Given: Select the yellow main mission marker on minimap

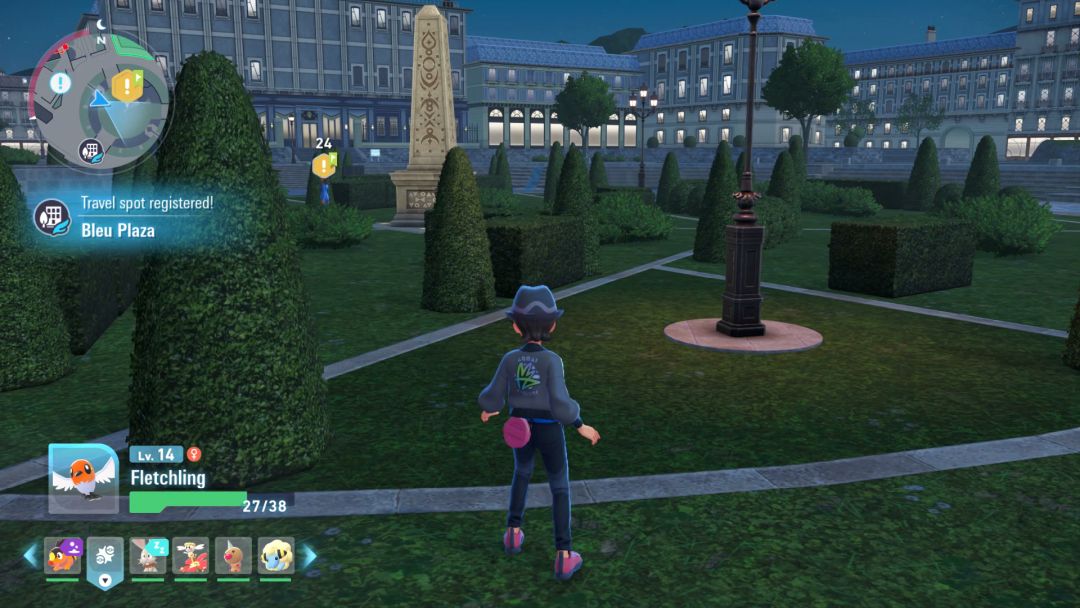Looking at the screenshot, I should click(126, 86).
